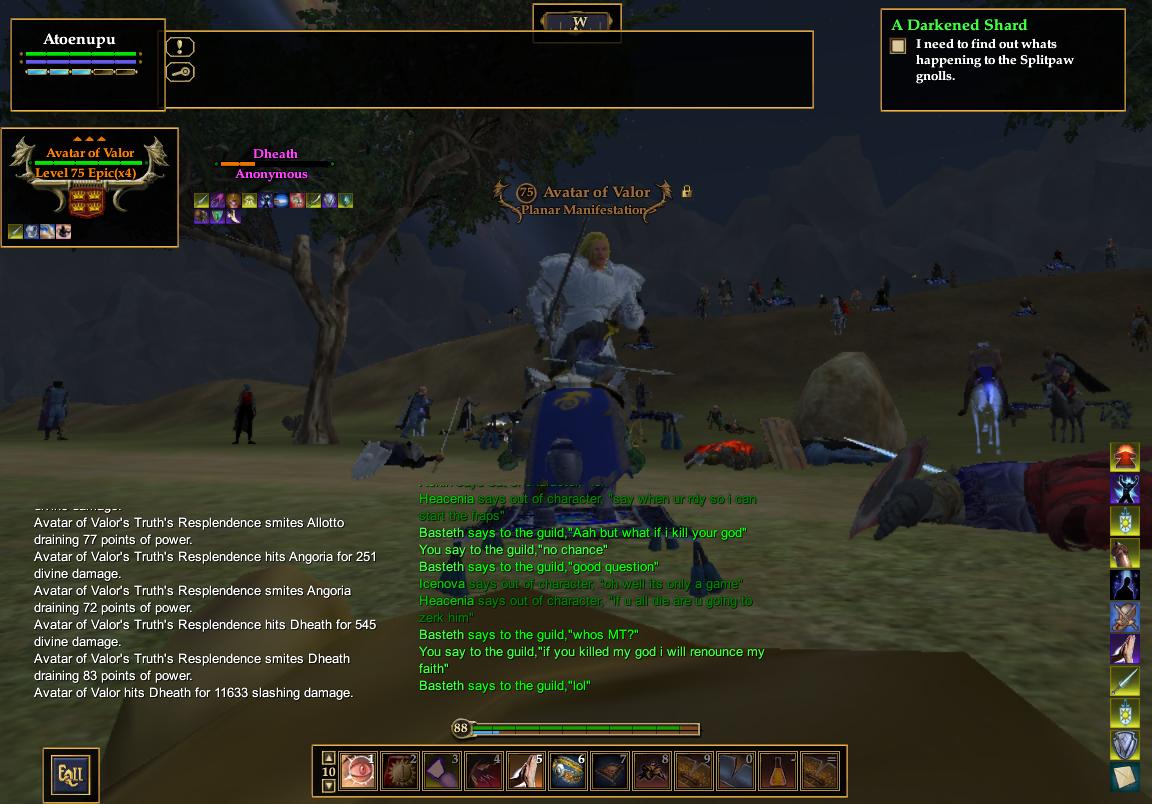Click the crossed swords effect icon
The width and height of the screenshot is (1152, 804).
point(1125,617)
